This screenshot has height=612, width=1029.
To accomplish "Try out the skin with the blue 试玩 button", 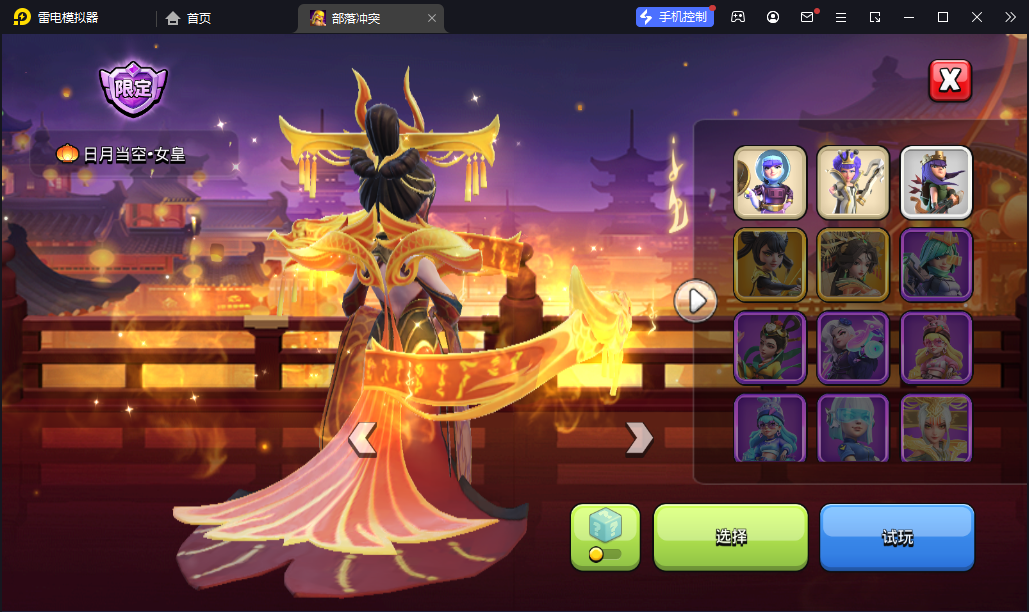I will pyautogui.click(x=897, y=537).
